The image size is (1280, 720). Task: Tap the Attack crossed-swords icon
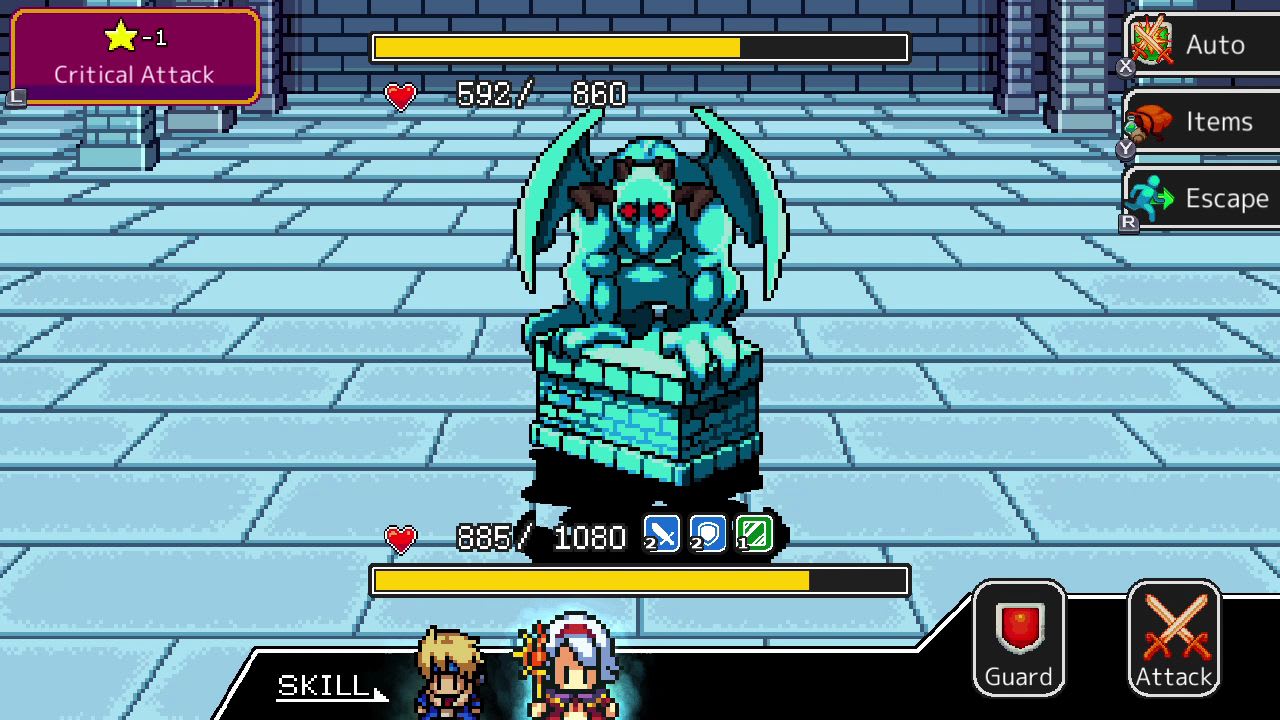[1173, 622]
